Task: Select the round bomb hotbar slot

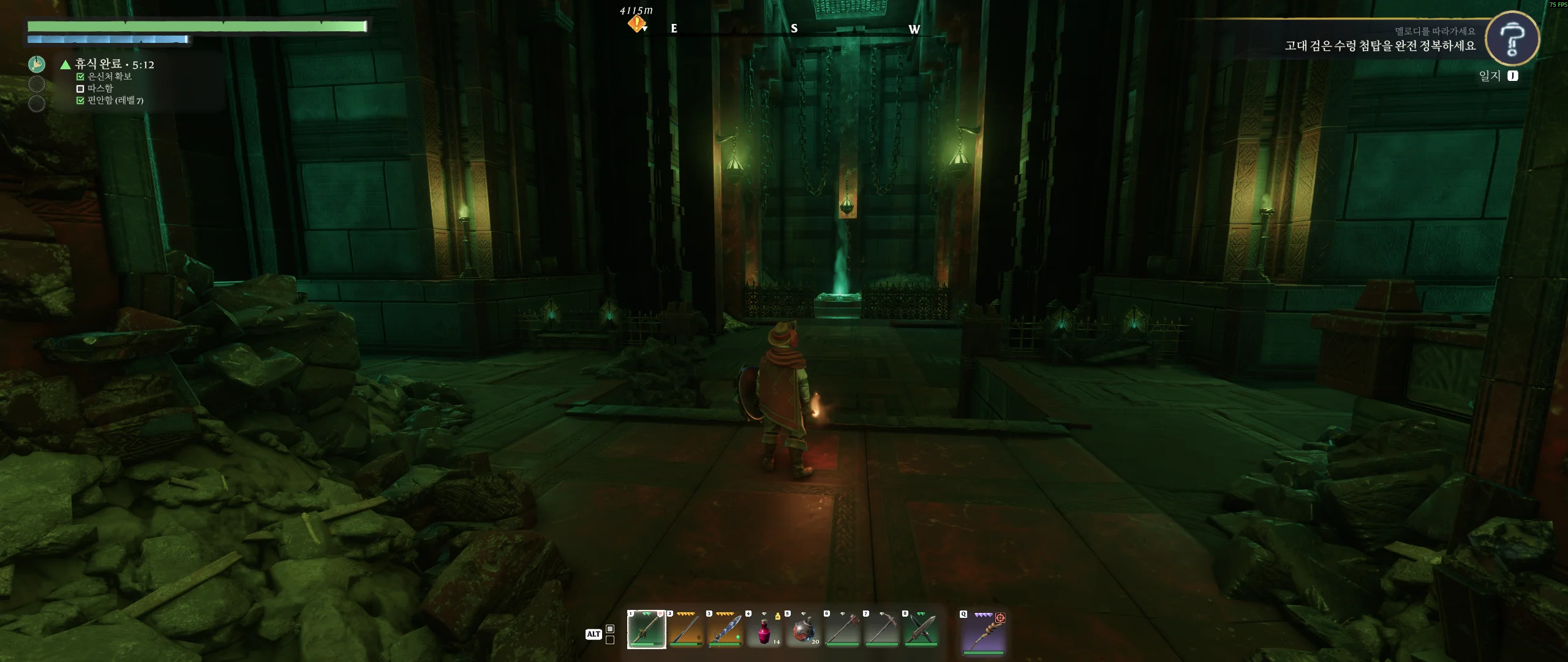Action: (x=803, y=629)
